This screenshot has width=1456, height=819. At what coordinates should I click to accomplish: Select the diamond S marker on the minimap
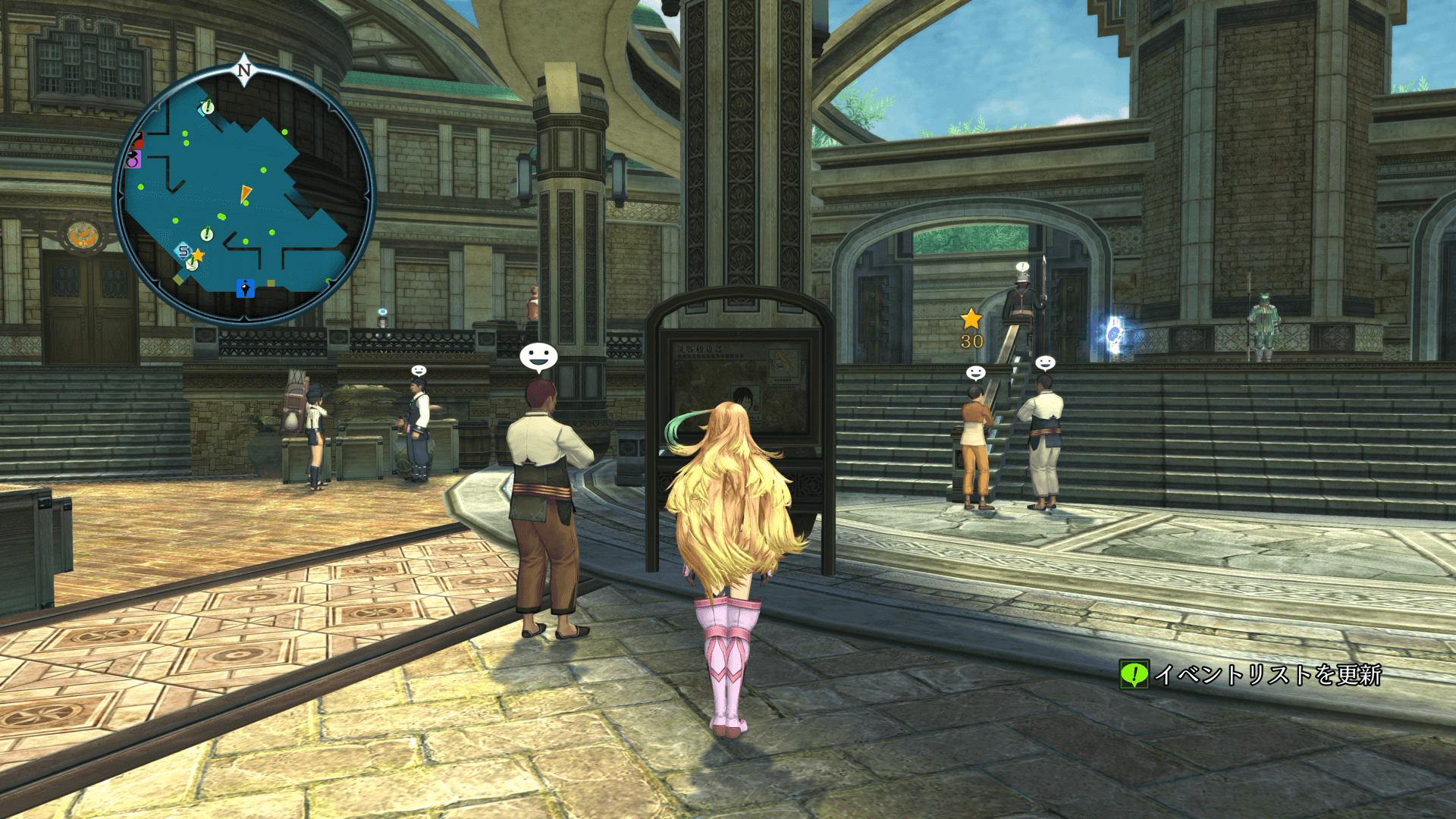pos(183,251)
